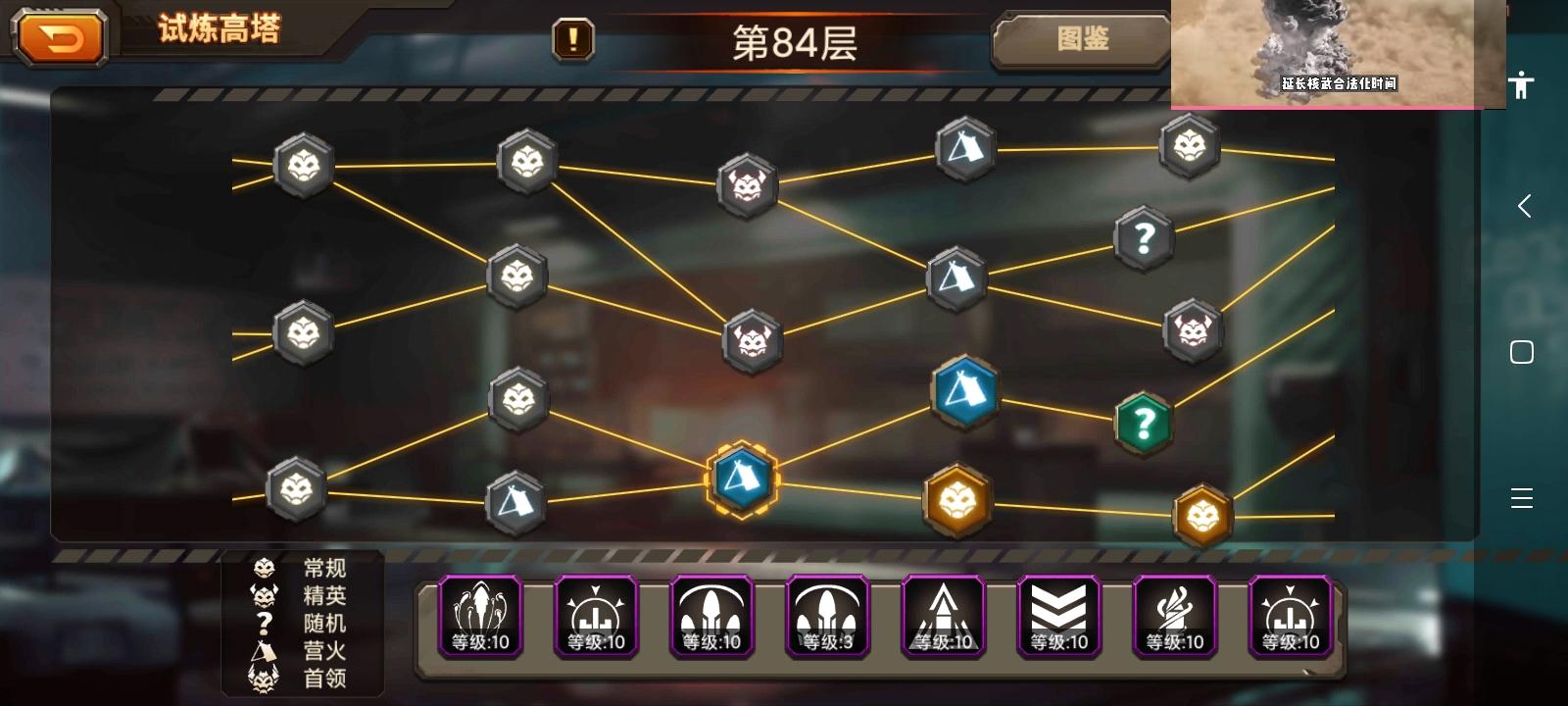Open the 图鉴 compendium button
Screen dimensions: 1568x706
(x=1081, y=41)
